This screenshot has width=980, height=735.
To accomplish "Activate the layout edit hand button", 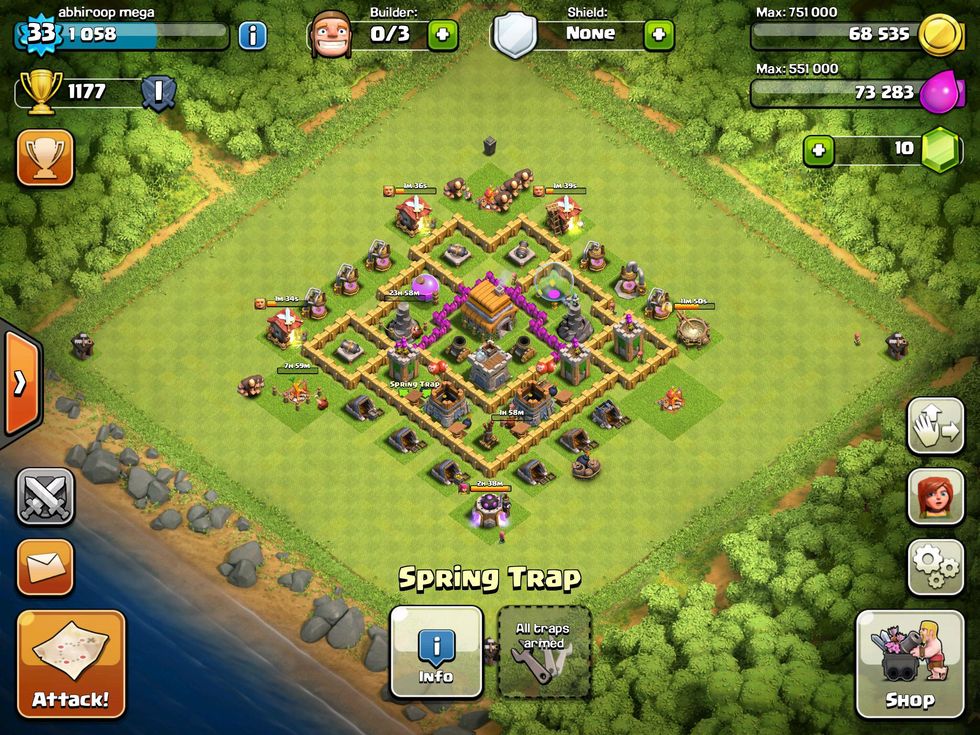I will 935,426.
